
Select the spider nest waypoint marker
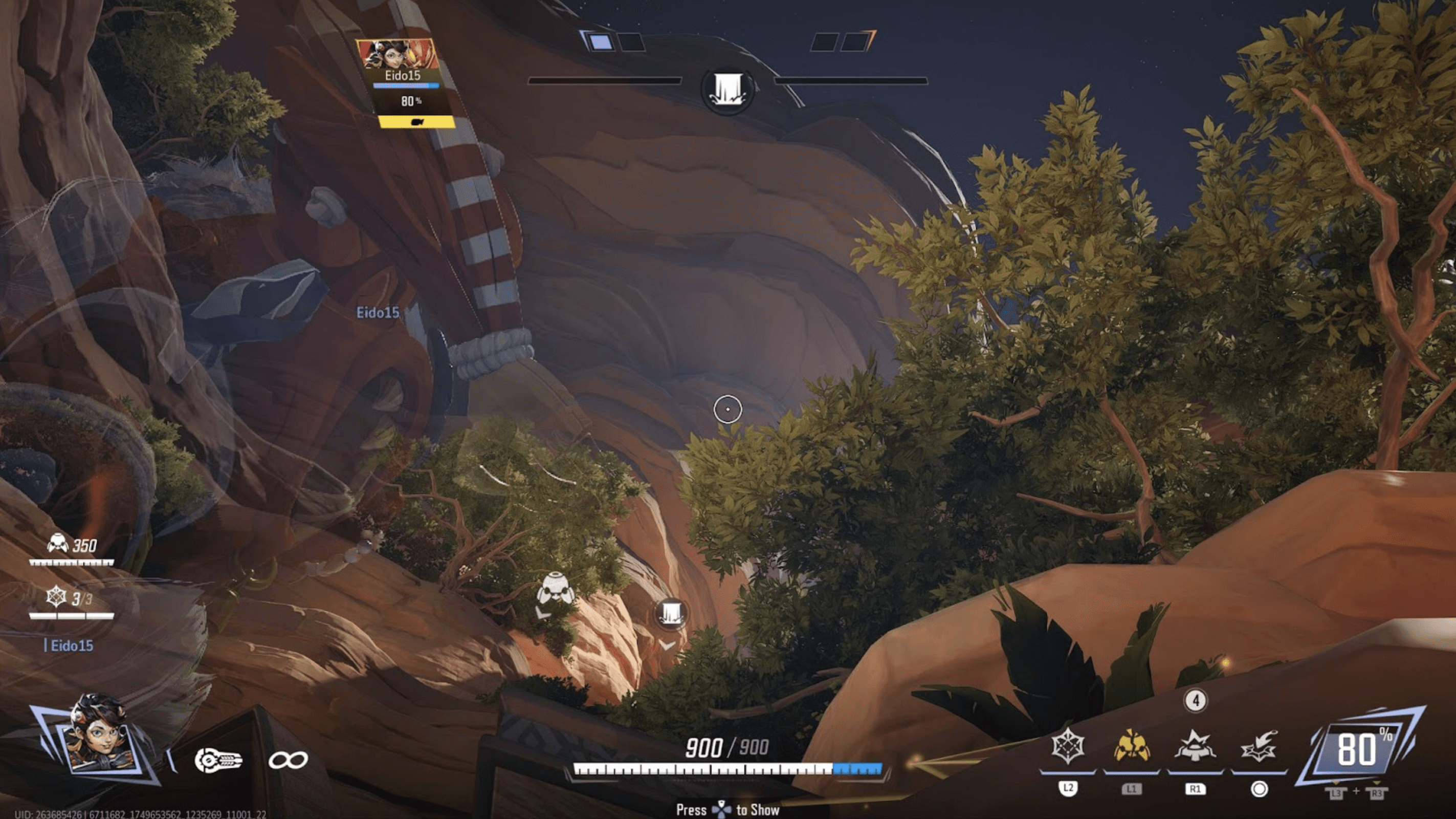555,589
